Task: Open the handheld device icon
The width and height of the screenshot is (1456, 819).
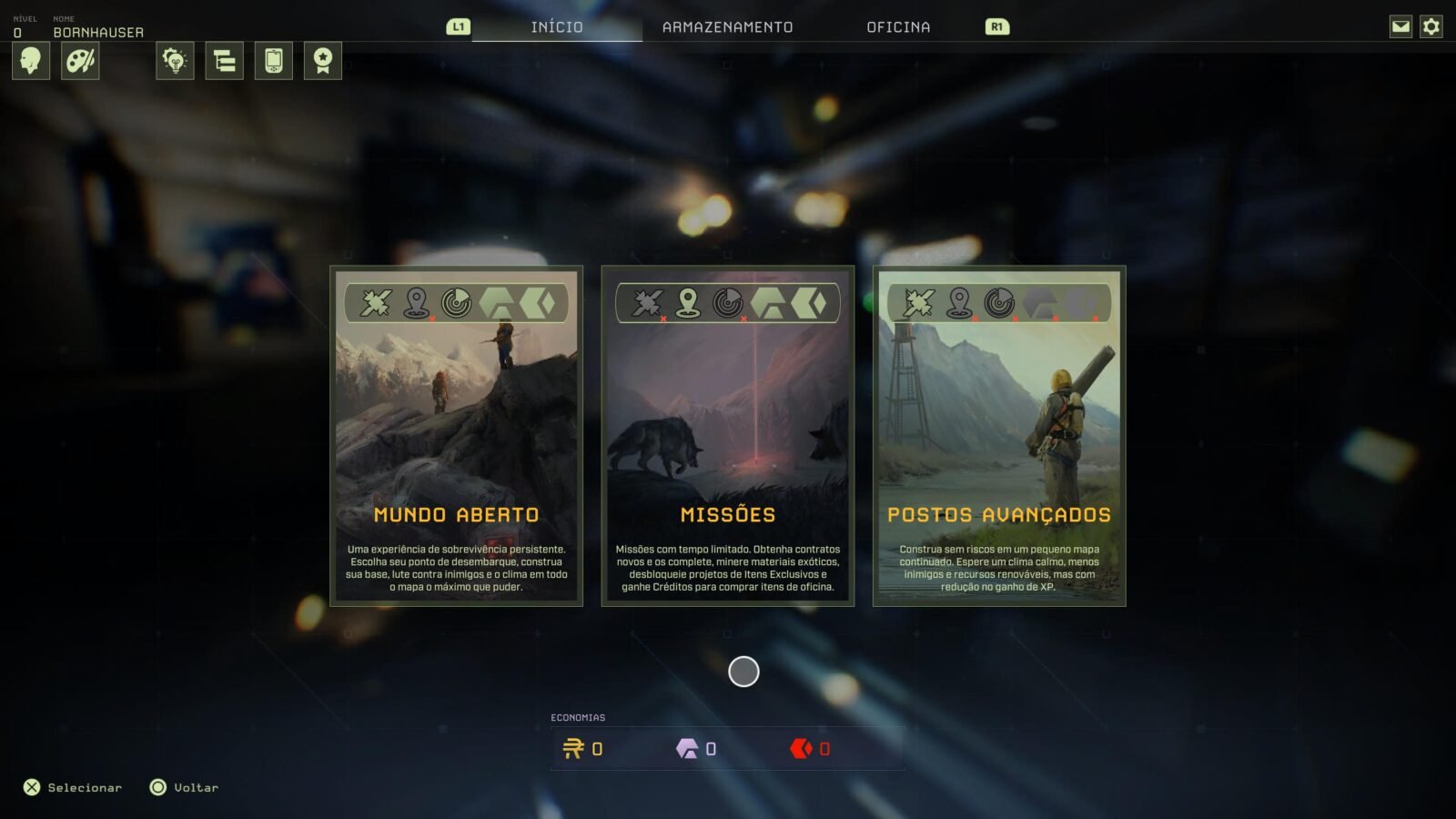Action: point(273,61)
